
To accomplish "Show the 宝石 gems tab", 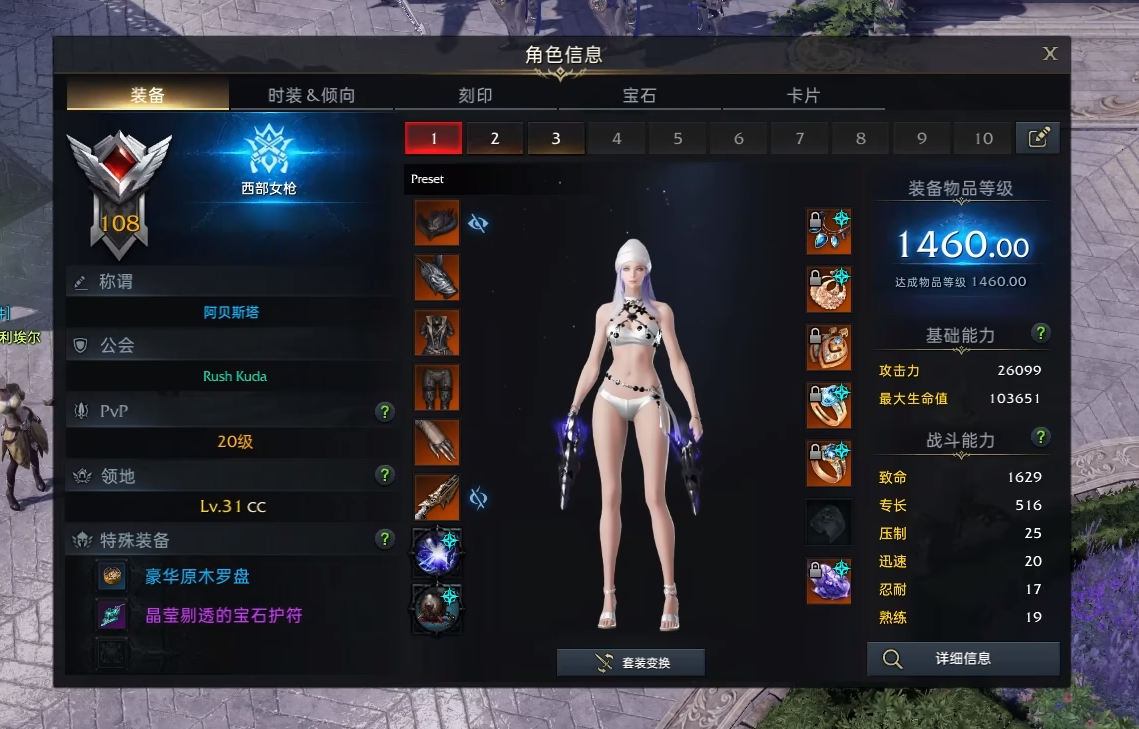I will pyautogui.click(x=639, y=95).
